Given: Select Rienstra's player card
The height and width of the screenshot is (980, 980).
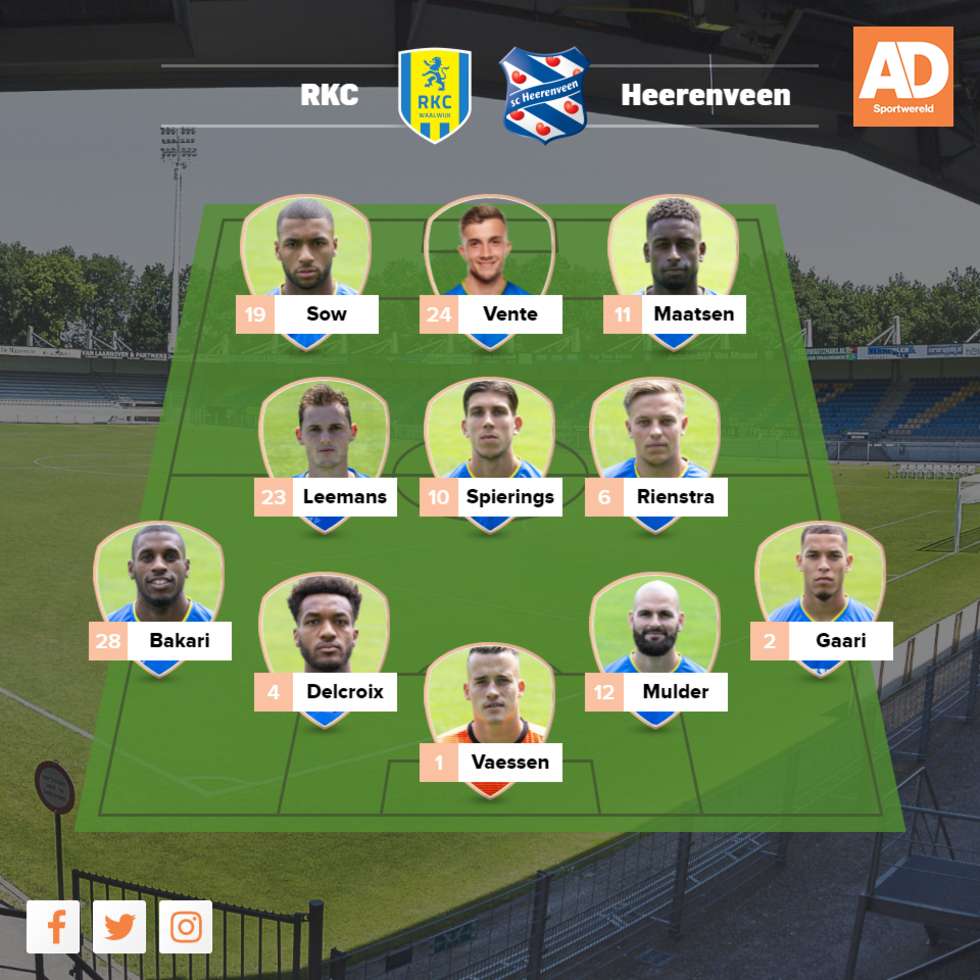Looking at the screenshot, I should [x=655, y=453].
